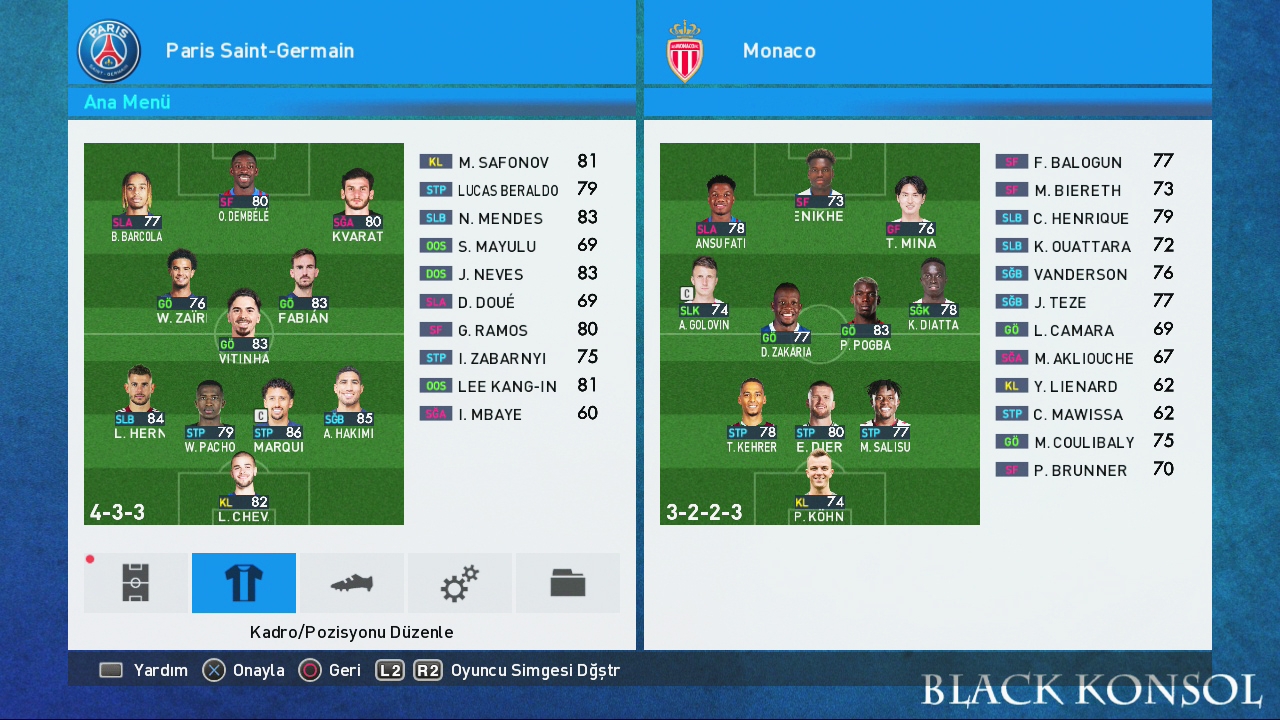The width and height of the screenshot is (1280, 720).
Task: Choose P. Pogba on Monaco's pitch
Action: tap(865, 313)
